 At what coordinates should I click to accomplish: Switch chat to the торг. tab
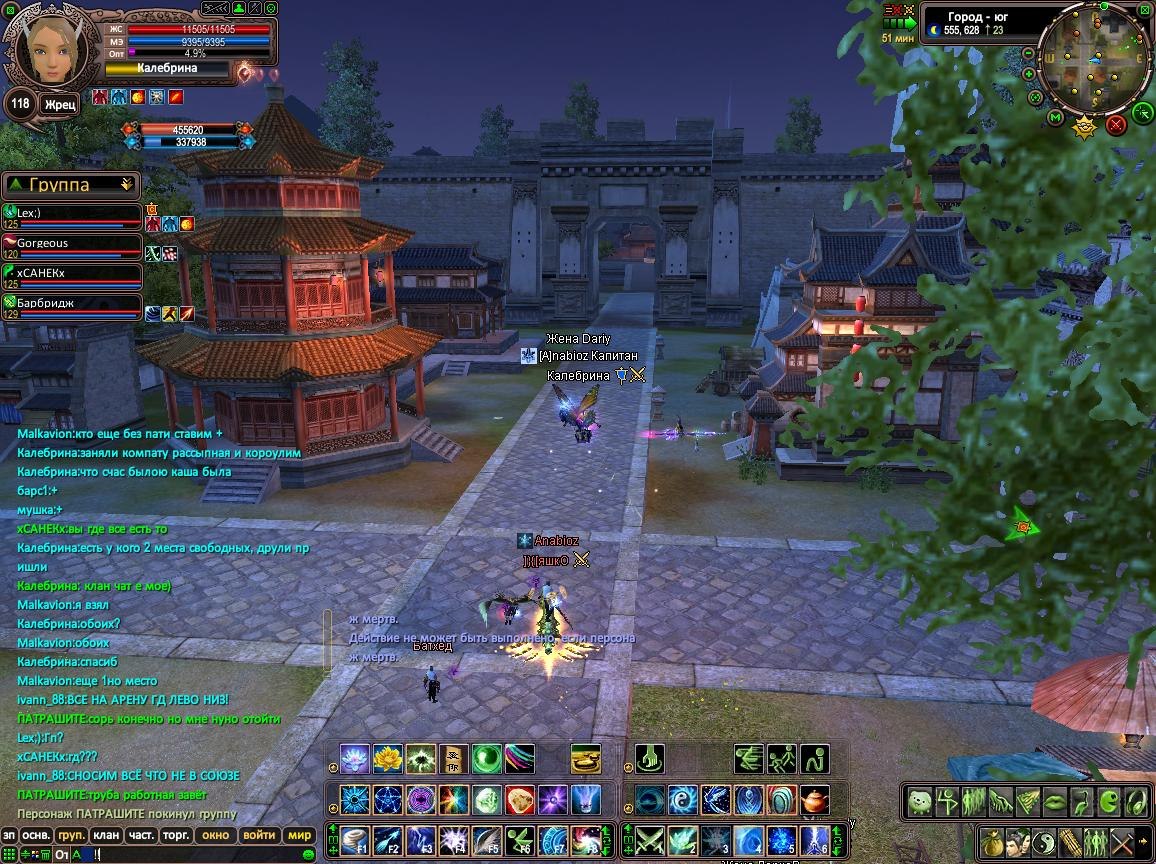pos(177,835)
